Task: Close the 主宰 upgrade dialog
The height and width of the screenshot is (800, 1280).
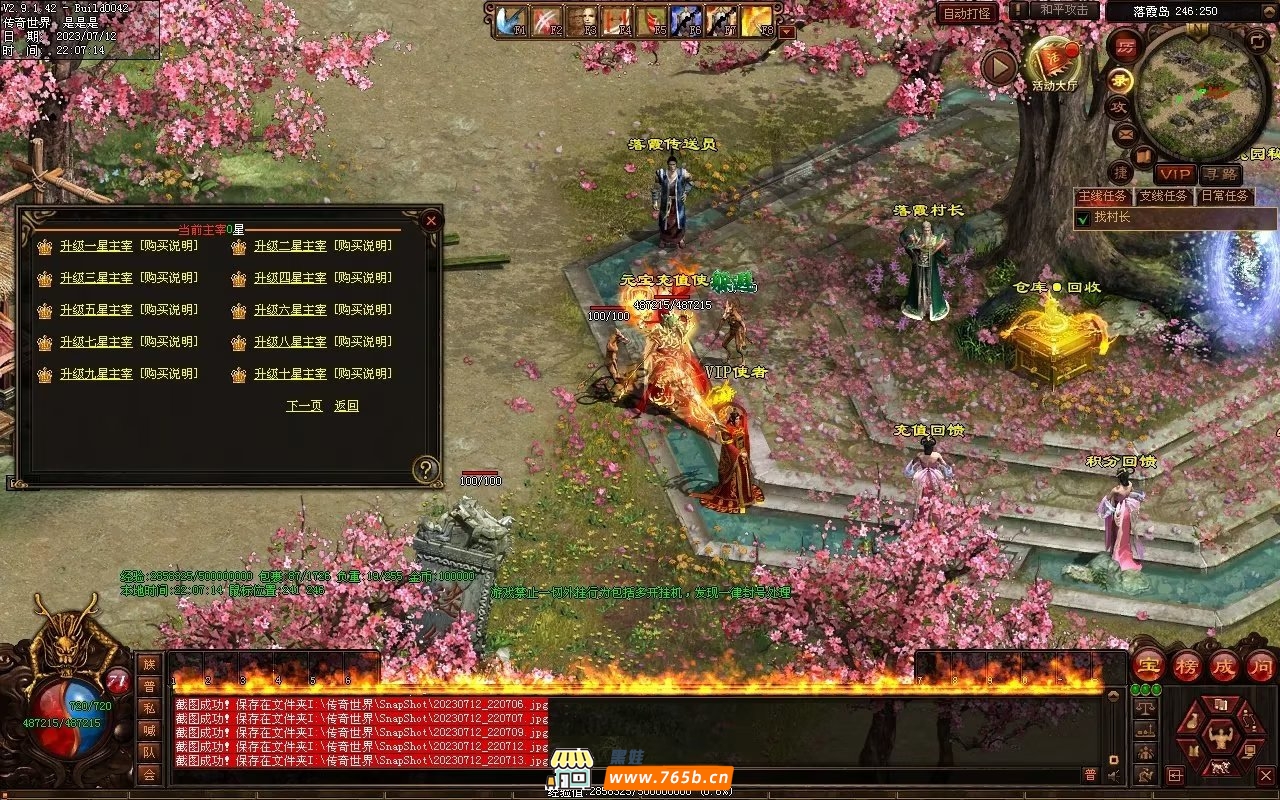Action: [431, 220]
